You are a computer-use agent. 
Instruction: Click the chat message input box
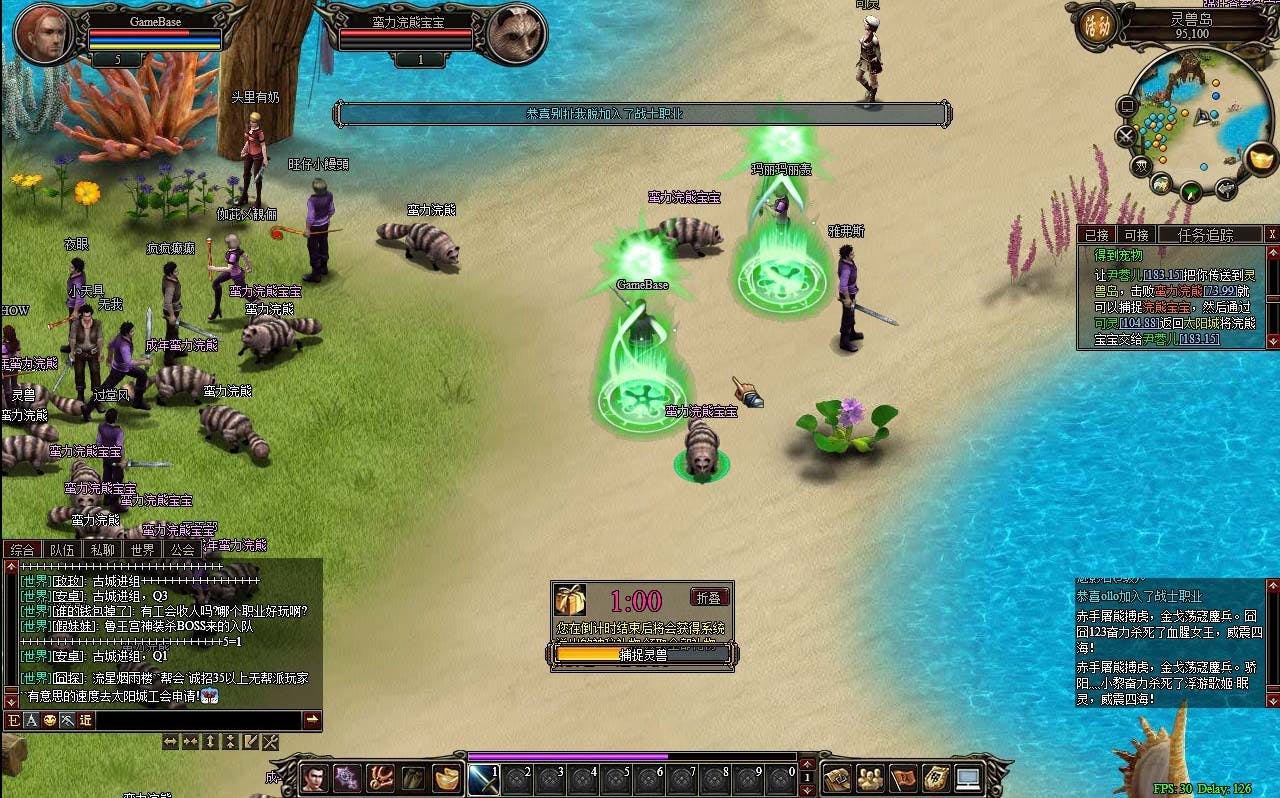click(198, 720)
